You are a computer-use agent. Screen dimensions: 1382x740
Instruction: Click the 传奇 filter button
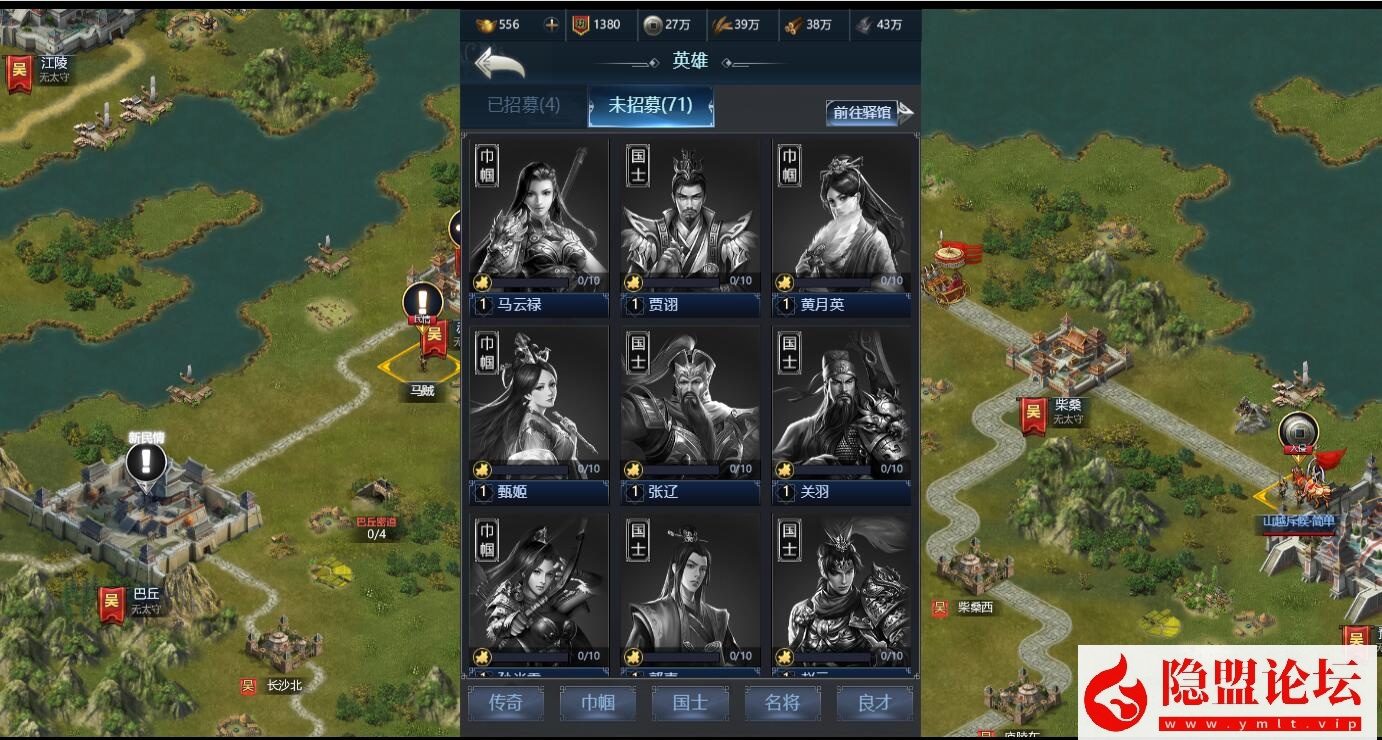505,703
